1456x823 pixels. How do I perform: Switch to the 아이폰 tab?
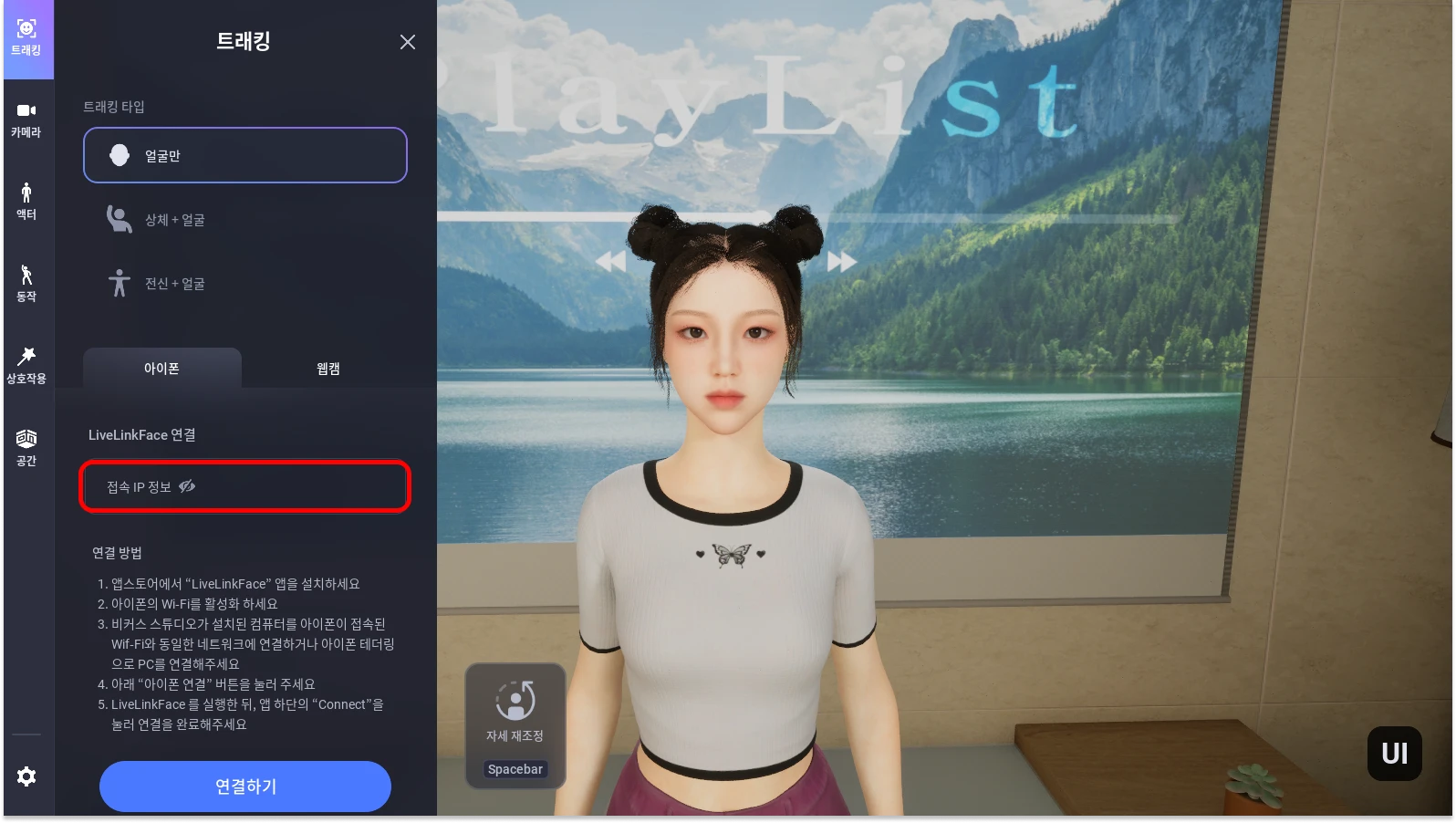162,369
